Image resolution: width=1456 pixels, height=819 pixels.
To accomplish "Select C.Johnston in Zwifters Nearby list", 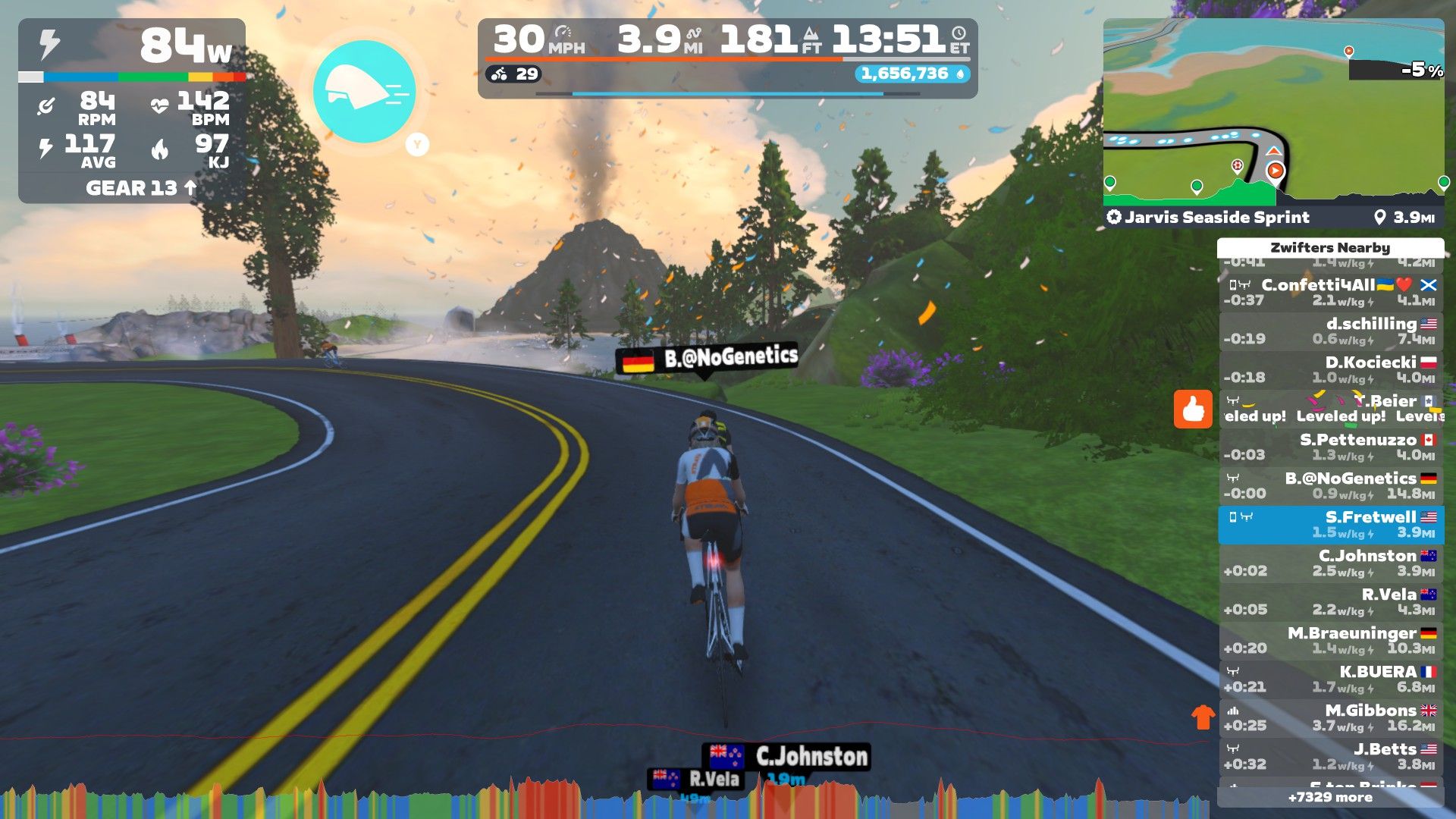I will click(1331, 563).
